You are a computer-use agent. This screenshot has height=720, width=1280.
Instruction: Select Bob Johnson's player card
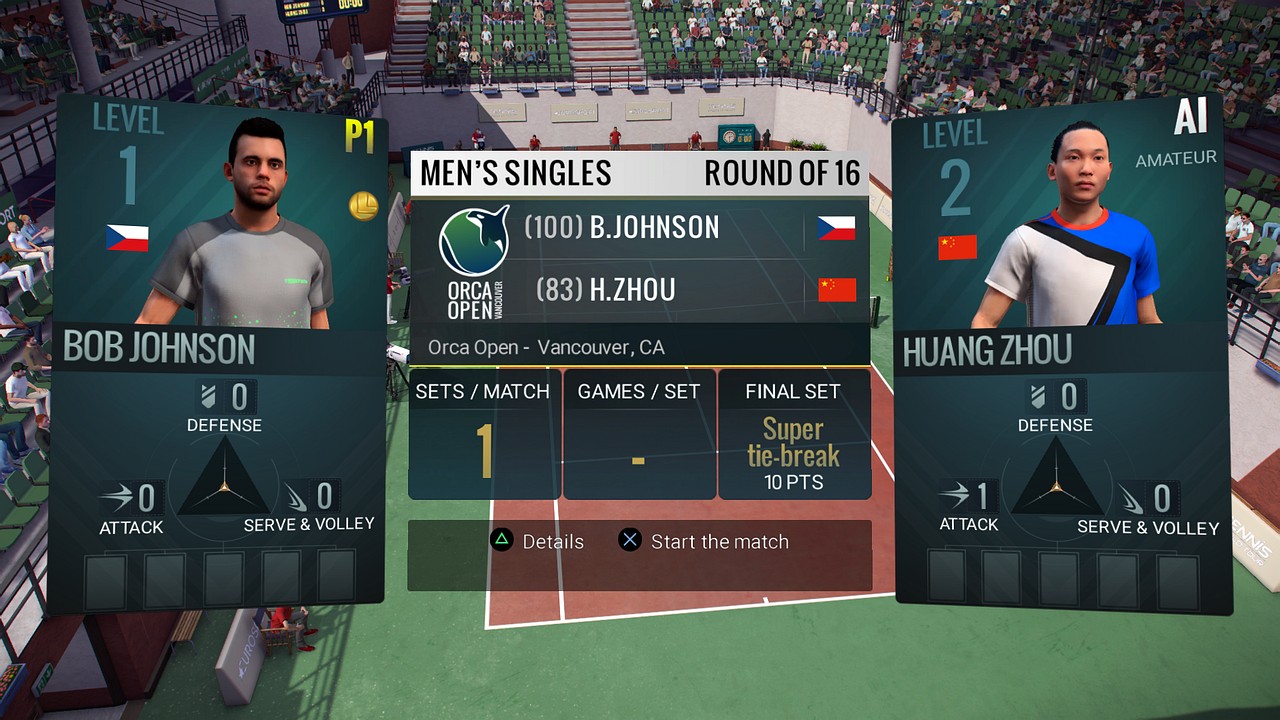pyautogui.click(x=218, y=350)
